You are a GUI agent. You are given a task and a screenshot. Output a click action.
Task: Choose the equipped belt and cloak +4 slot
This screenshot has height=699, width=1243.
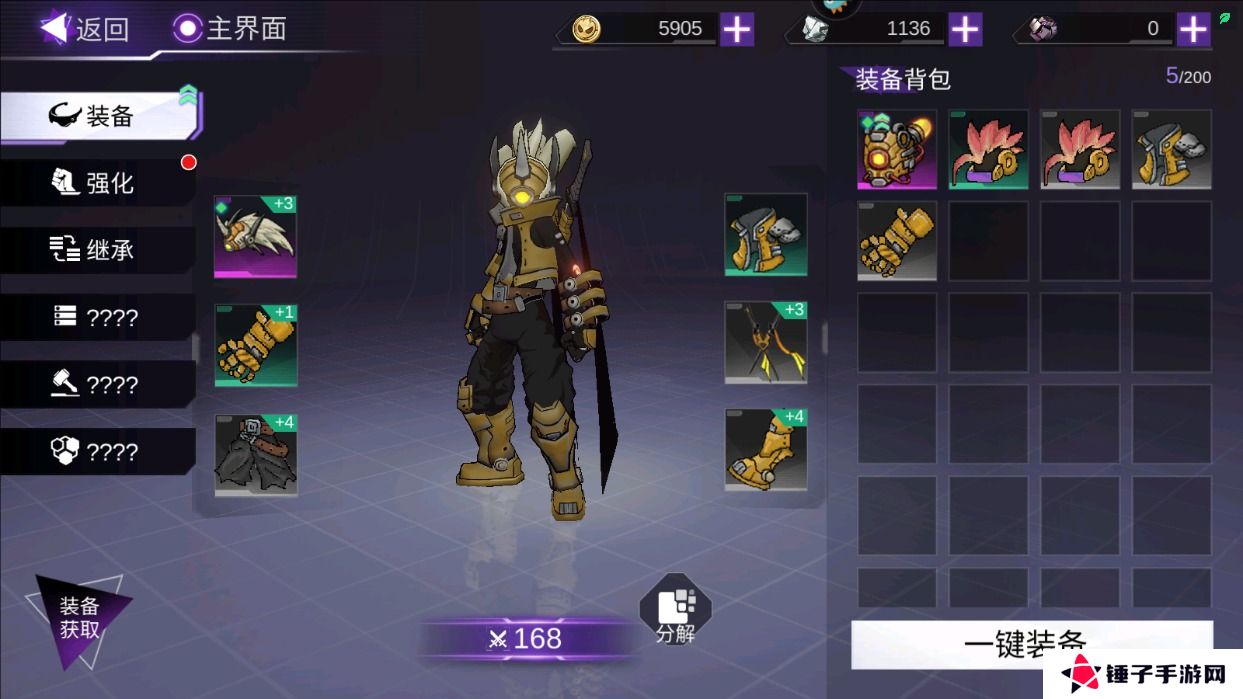point(255,455)
